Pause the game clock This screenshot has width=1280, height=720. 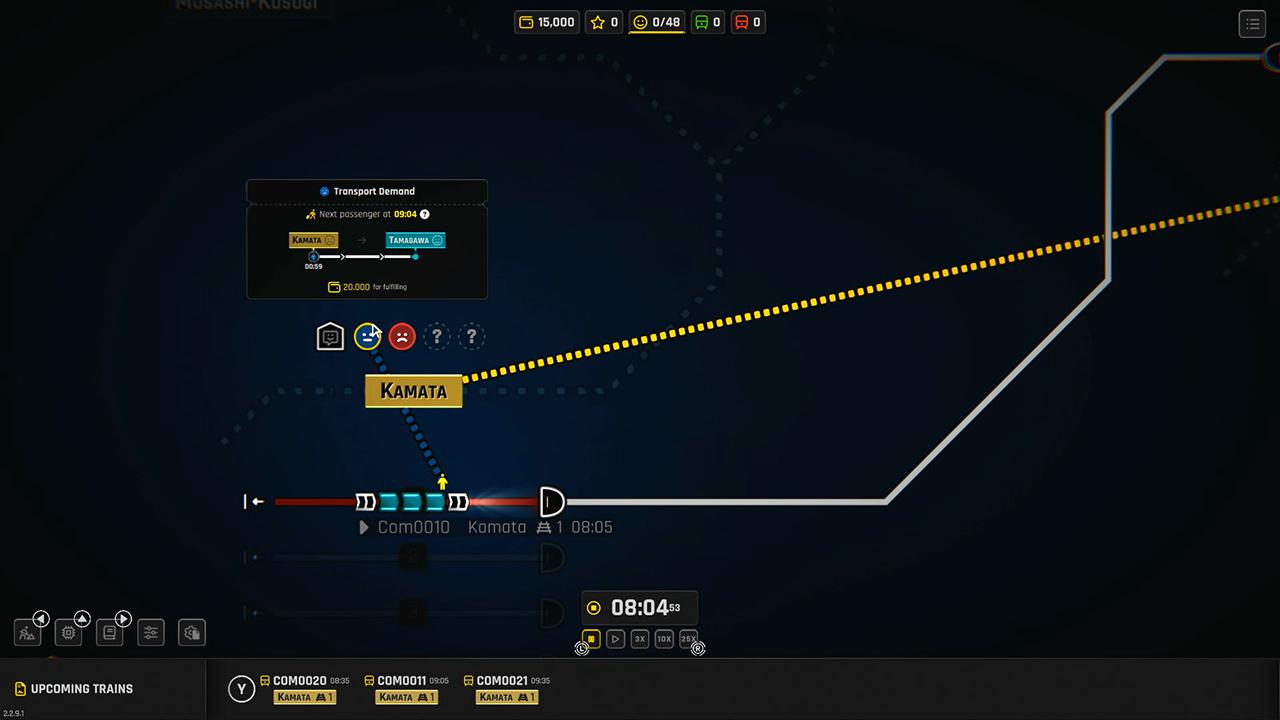591,638
